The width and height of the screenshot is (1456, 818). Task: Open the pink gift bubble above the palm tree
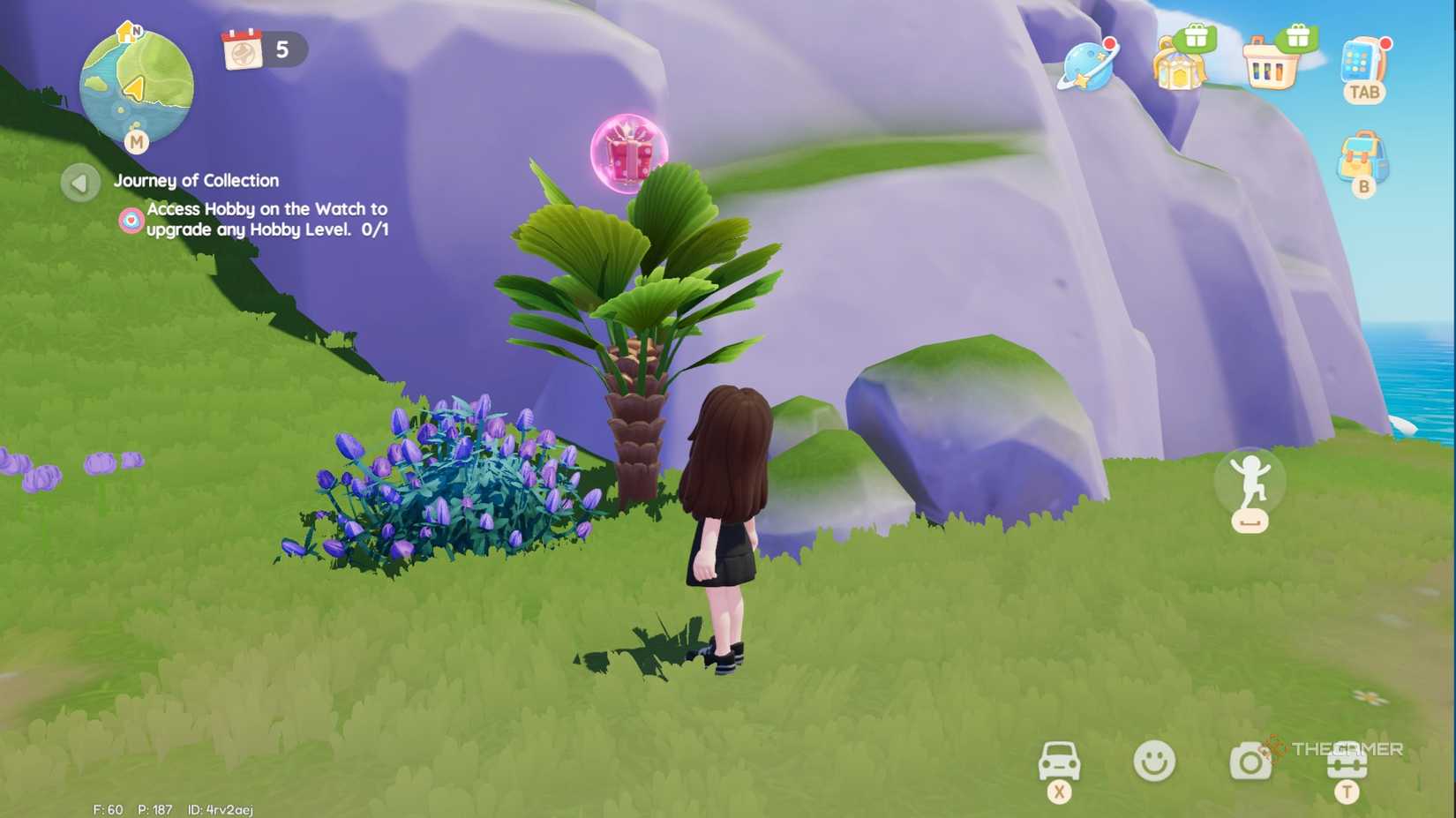click(x=628, y=152)
